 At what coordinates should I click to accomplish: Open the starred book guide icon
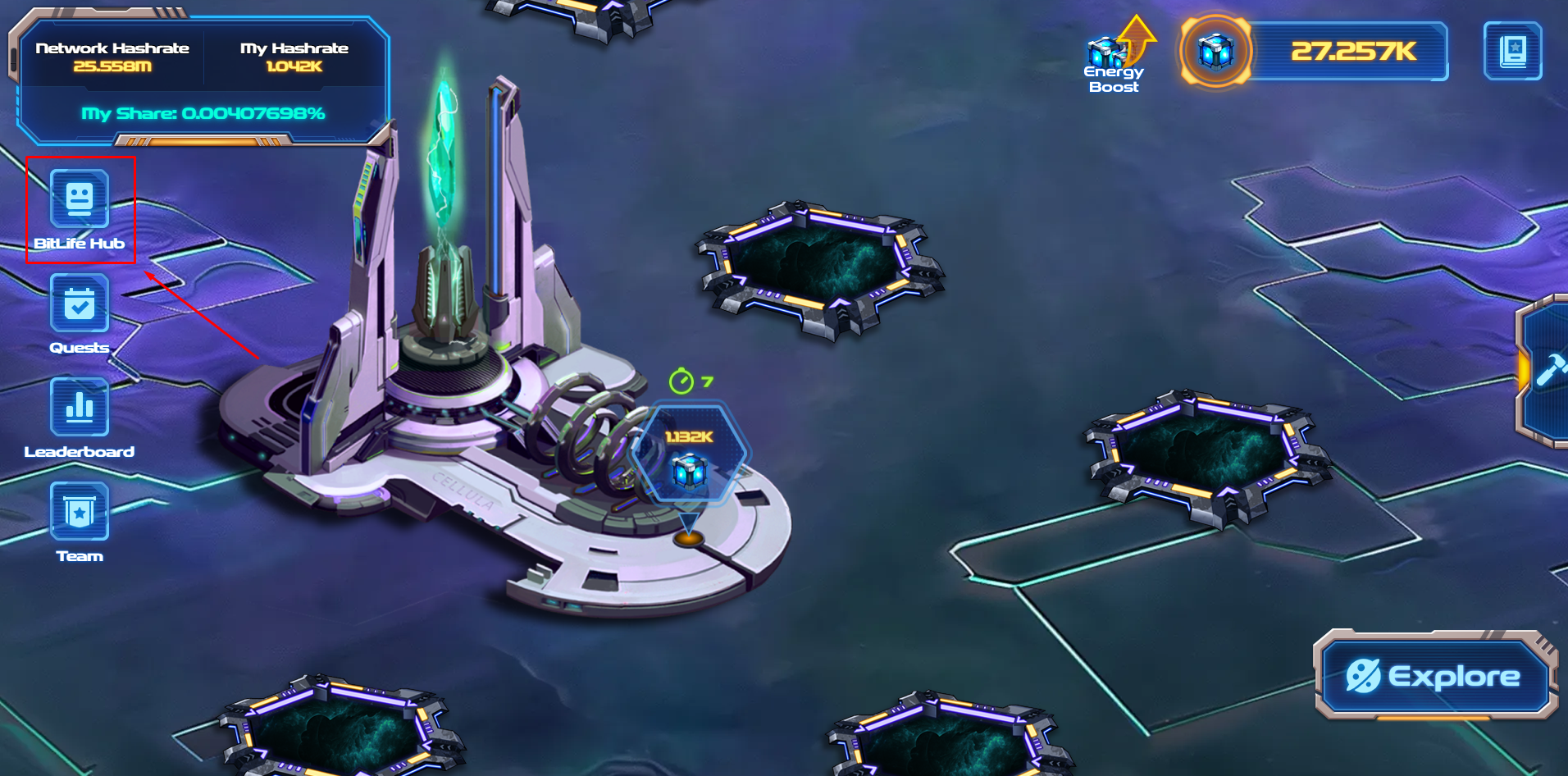click(1512, 51)
